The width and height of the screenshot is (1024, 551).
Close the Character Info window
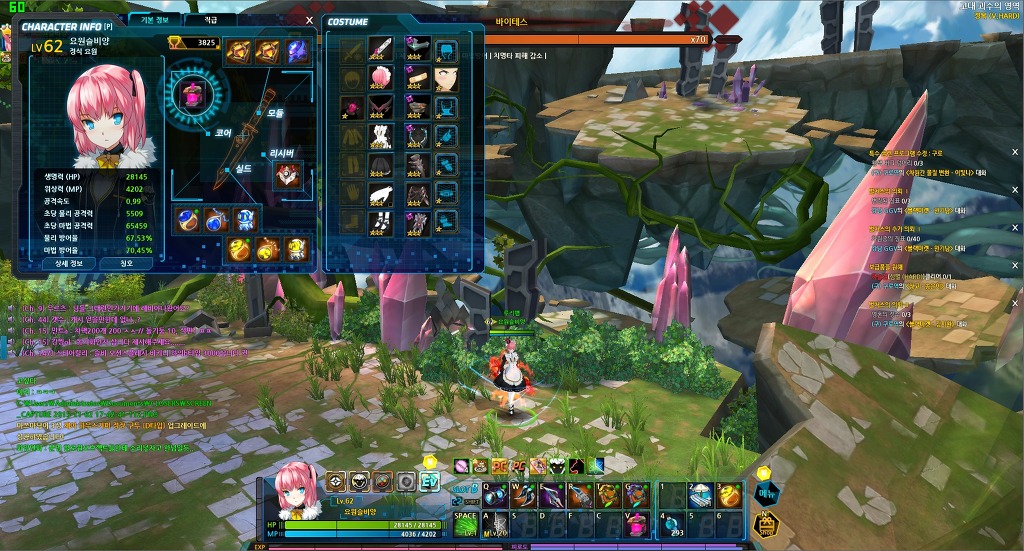coord(309,19)
